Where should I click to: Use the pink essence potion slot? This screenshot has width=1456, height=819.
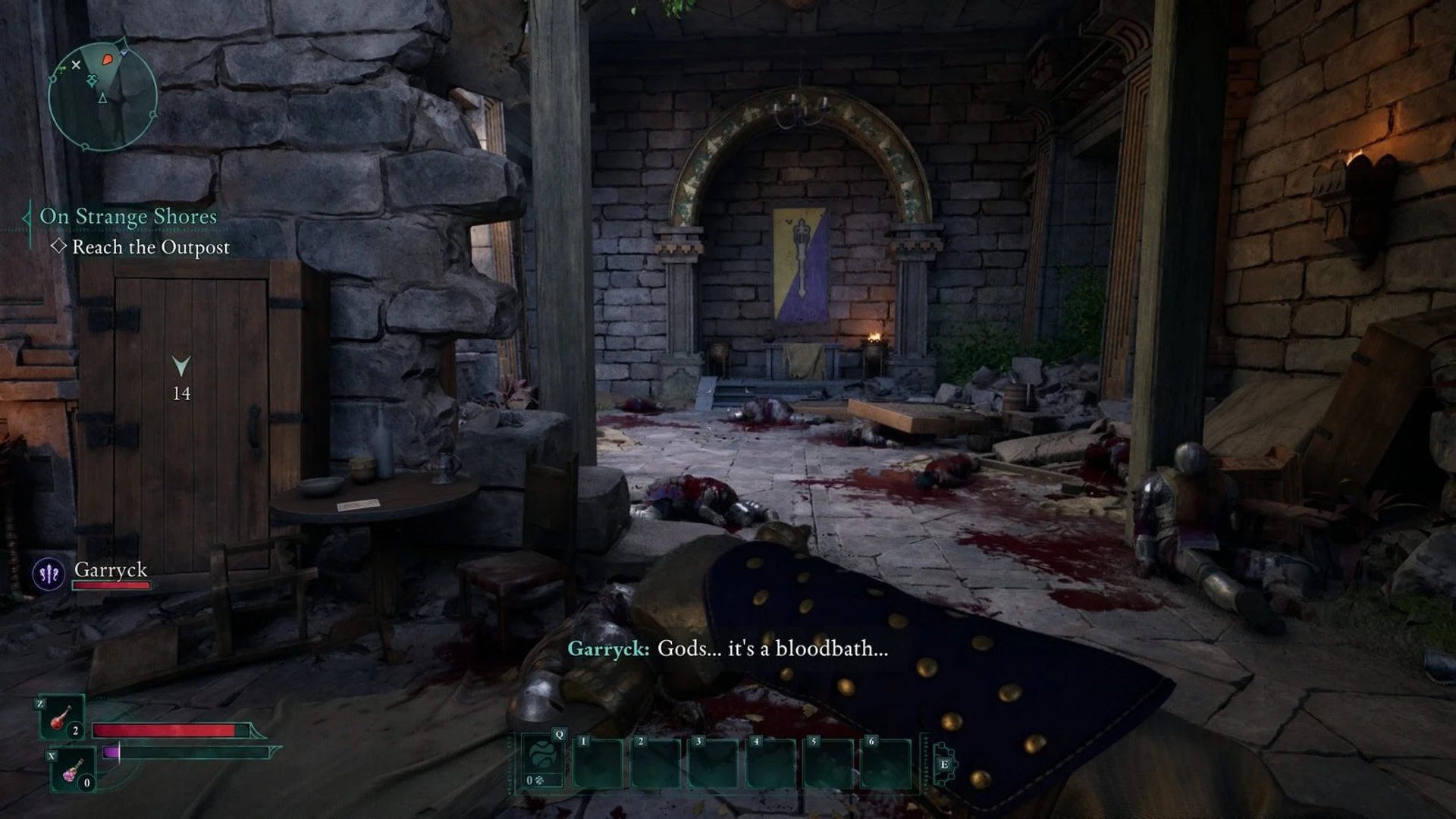point(73,770)
